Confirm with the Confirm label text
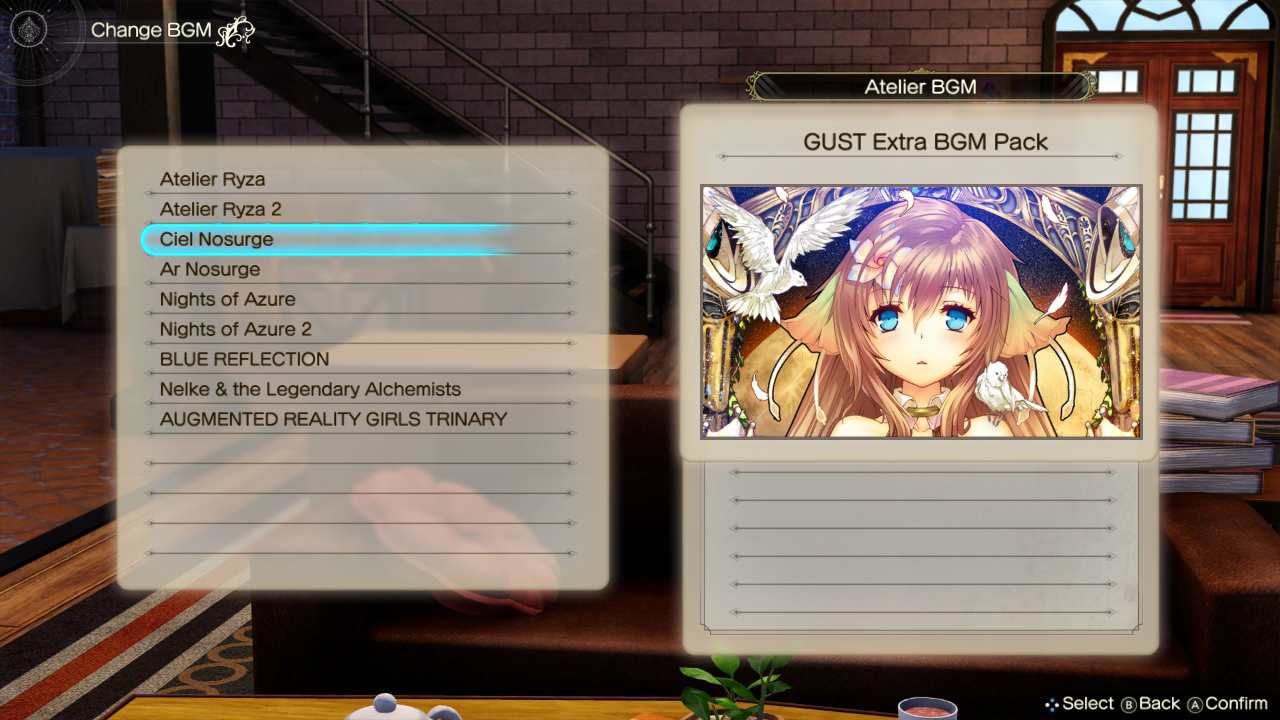This screenshot has width=1280, height=720. pos(1237,704)
